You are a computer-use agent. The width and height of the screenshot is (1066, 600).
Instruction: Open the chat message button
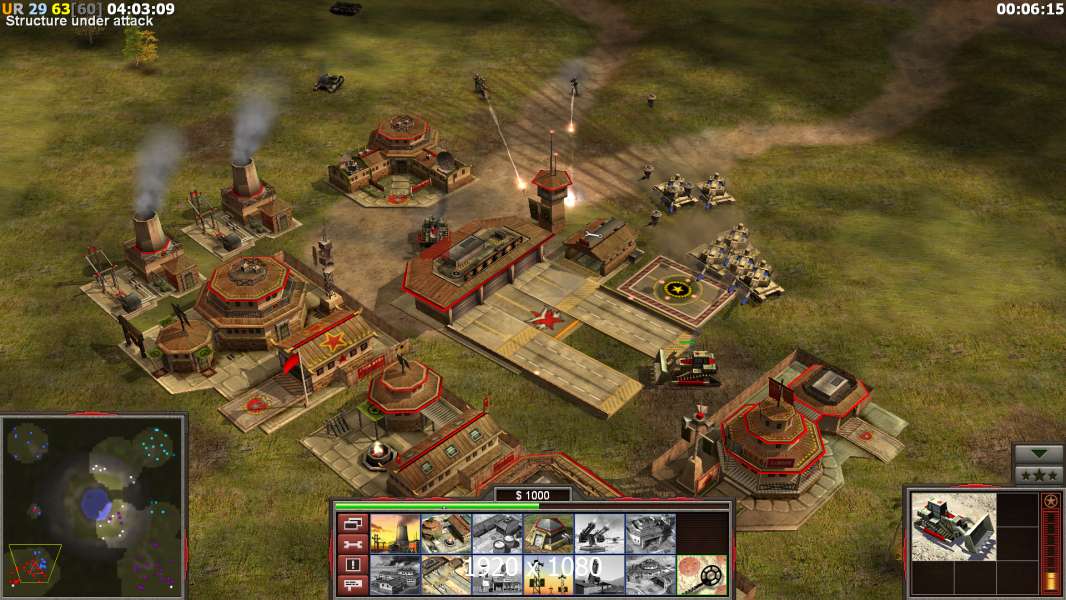[x=352, y=585]
